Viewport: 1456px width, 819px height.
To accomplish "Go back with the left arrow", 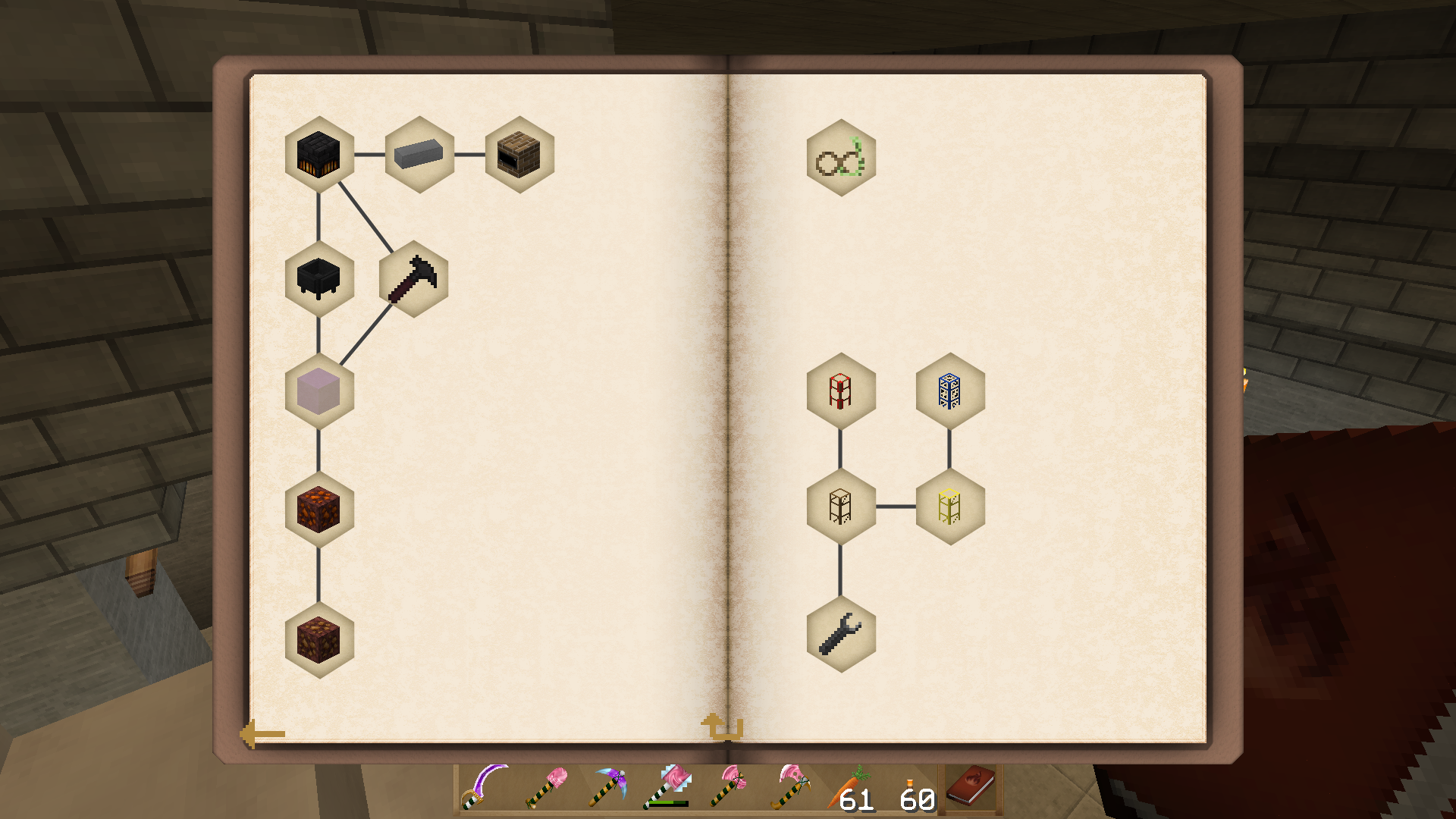I will [262, 734].
